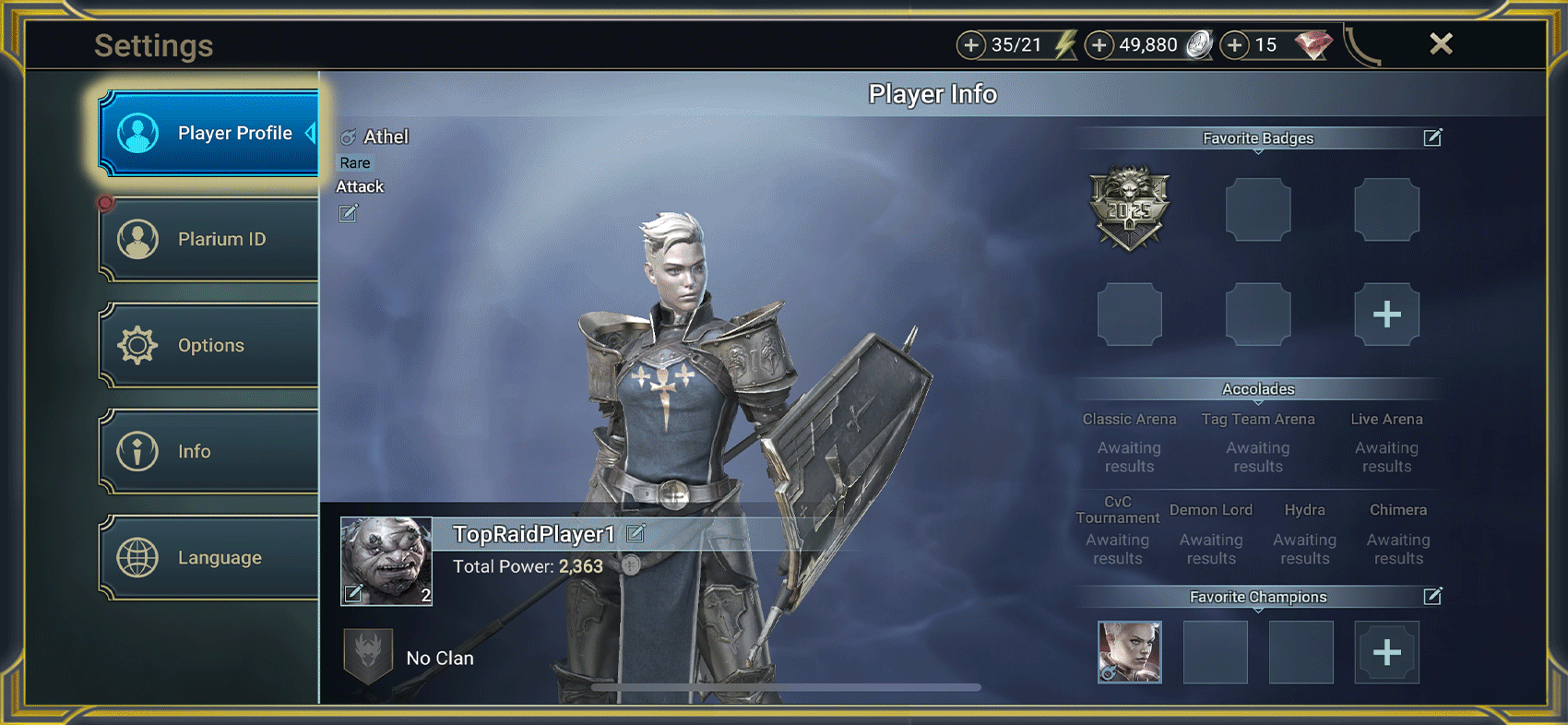1568x725 pixels.
Task: Edit Athel's champion info
Action: tap(349, 213)
